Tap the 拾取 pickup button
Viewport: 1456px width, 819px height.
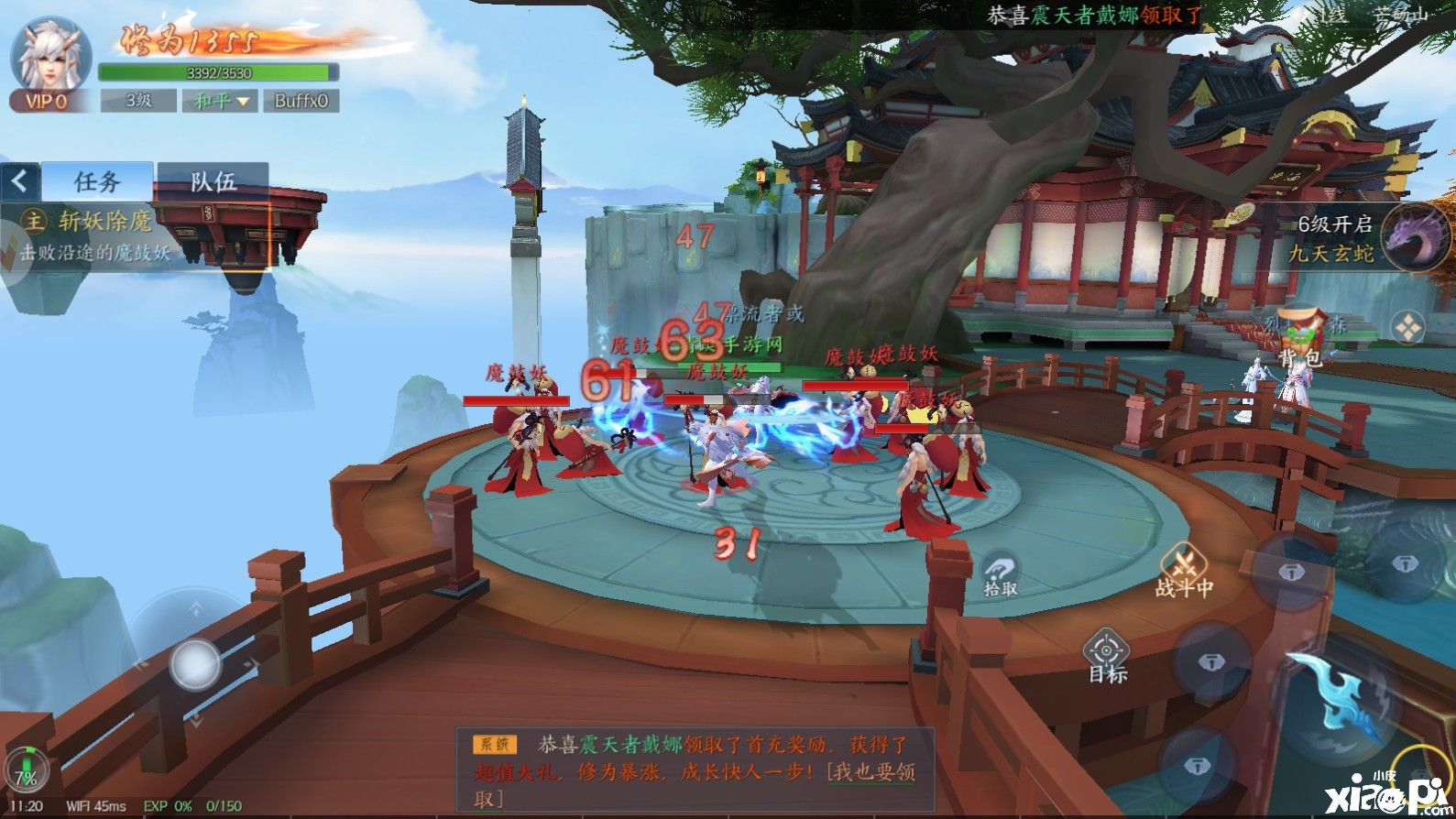(x=1001, y=575)
